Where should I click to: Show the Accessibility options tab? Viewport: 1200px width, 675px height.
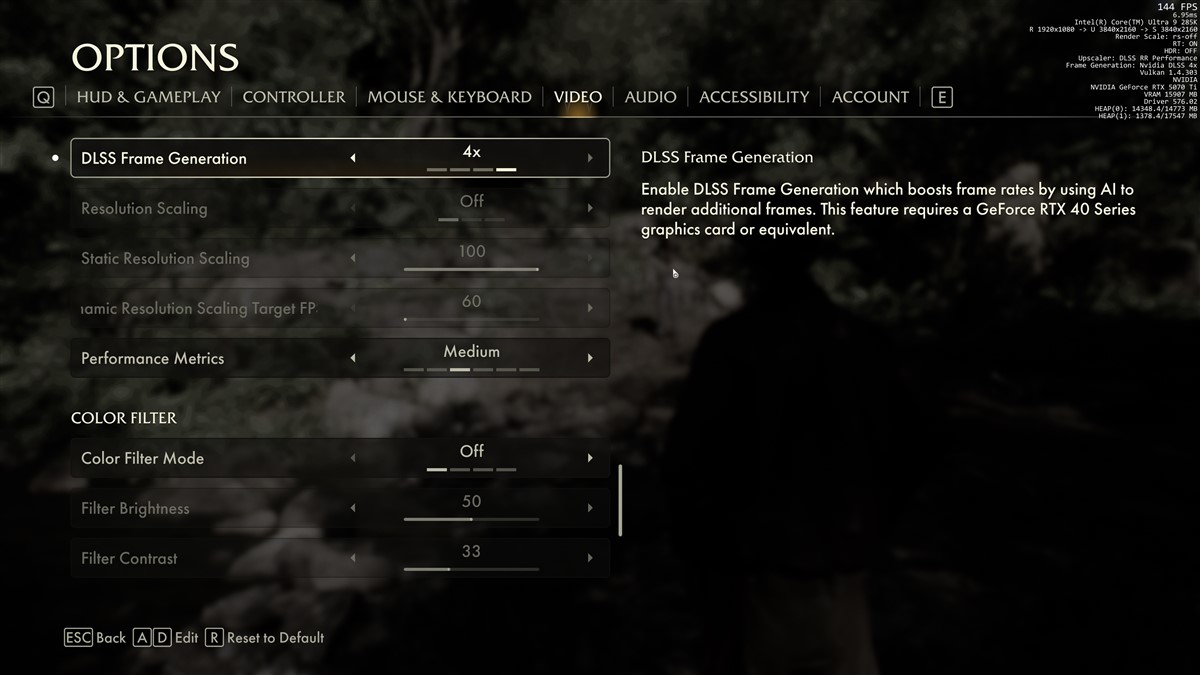(x=754, y=97)
